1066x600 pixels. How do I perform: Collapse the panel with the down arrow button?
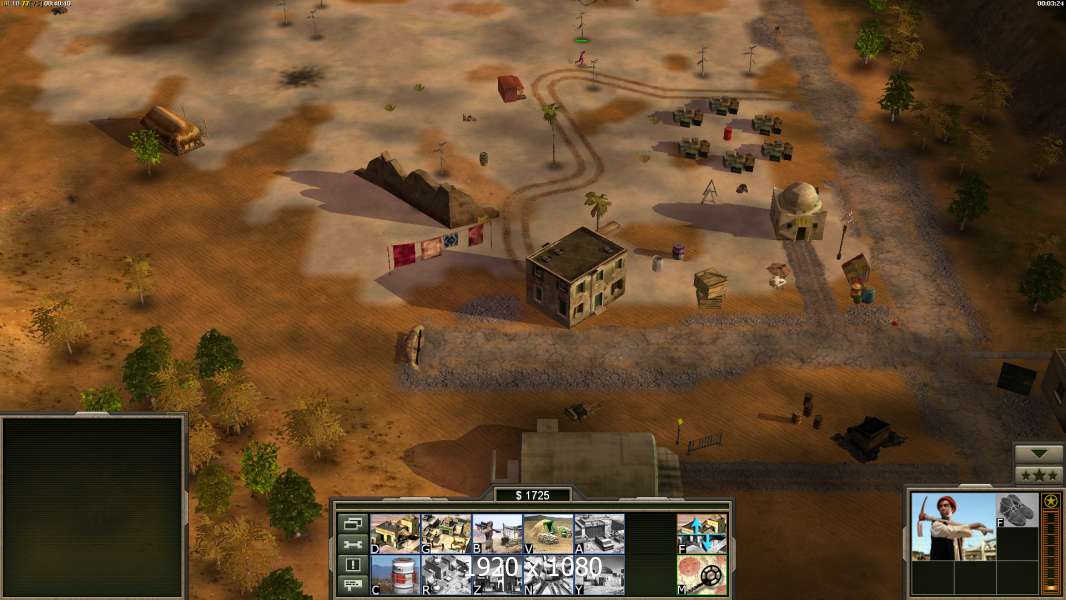[x=1039, y=454]
